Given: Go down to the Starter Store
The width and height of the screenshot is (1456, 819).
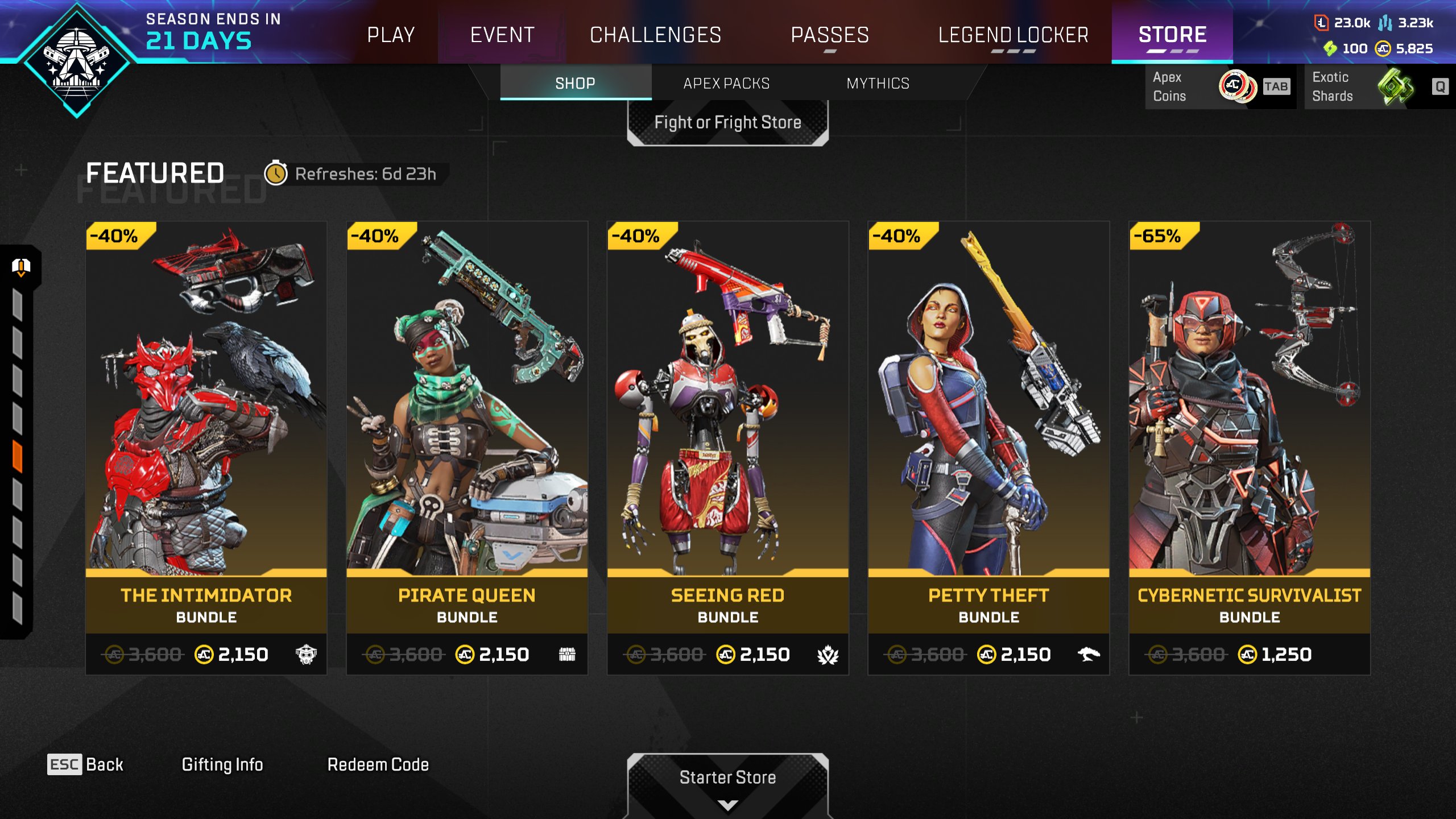Looking at the screenshot, I should coord(727,784).
